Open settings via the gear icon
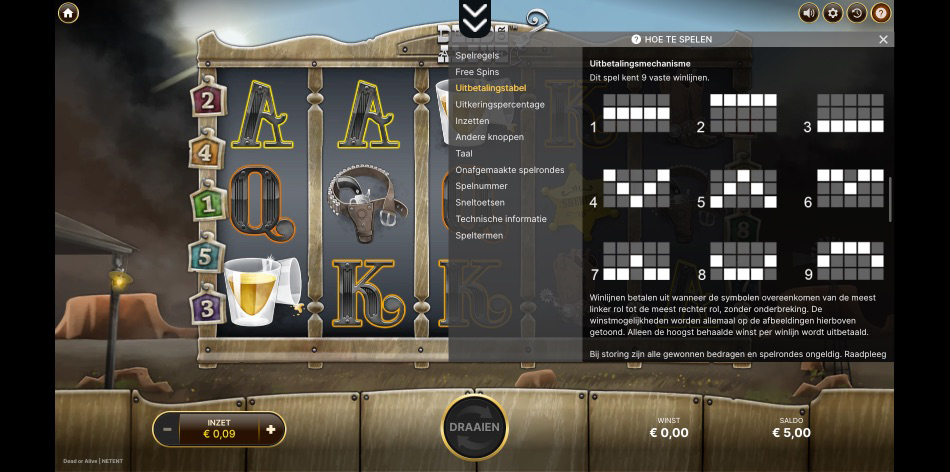The width and height of the screenshot is (950, 472). pos(833,13)
